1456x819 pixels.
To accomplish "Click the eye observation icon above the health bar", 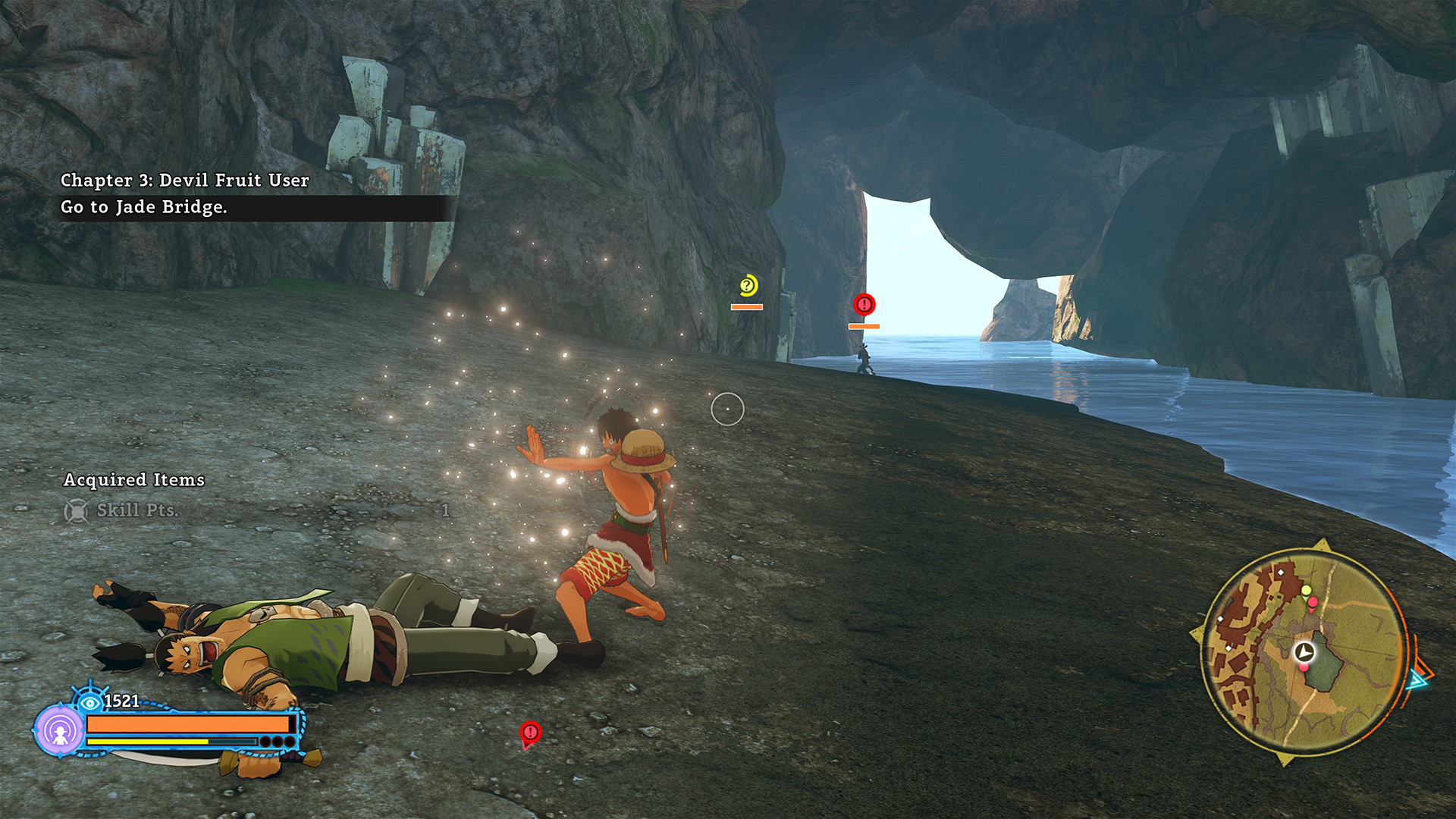I will click(x=89, y=703).
